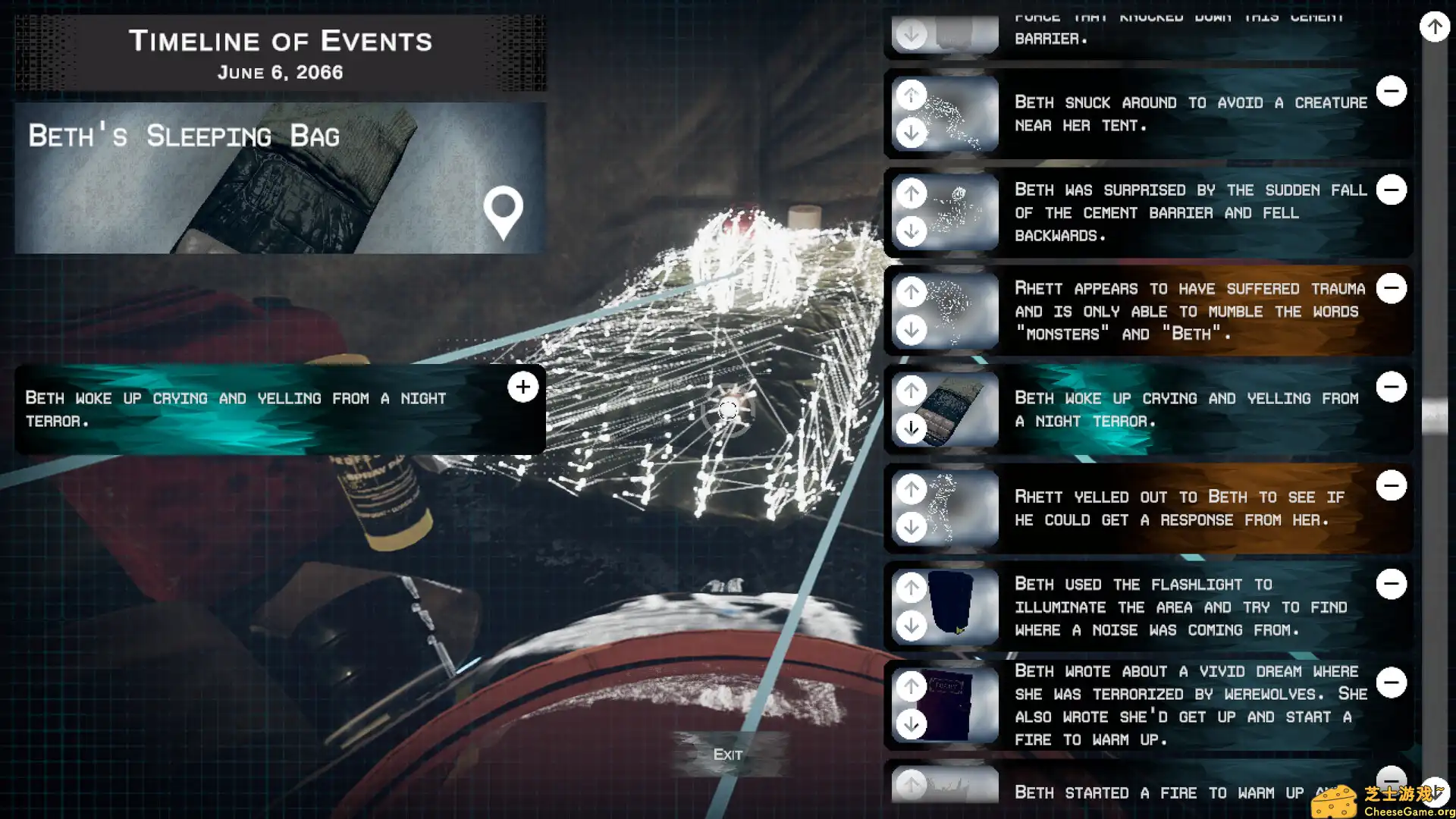This screenshot has height=819, width=1456.
Task: Remove the night terror entry from timeline
Action: [x=1392, y=387]
